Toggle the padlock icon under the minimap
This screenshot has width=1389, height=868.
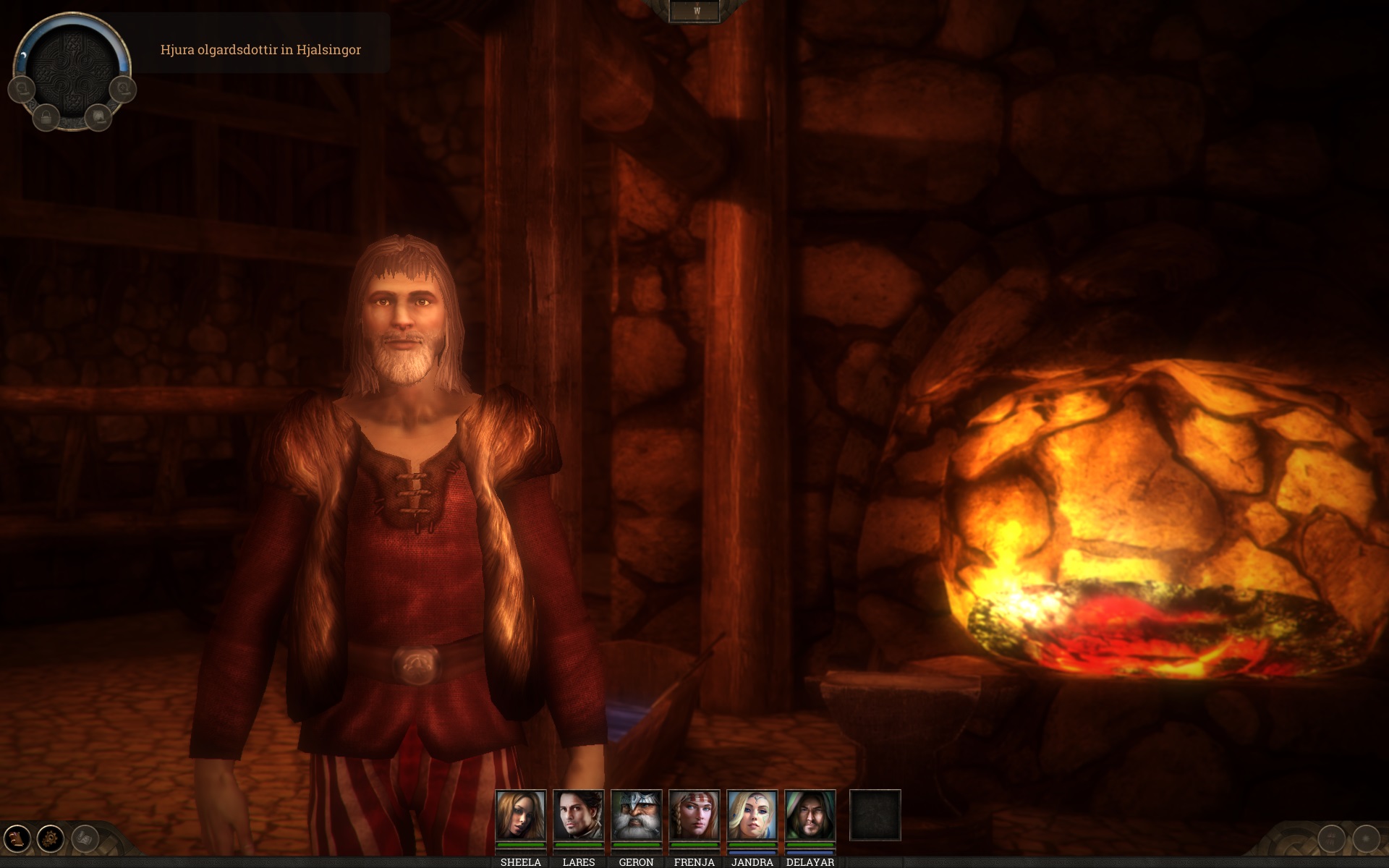(46, 116)
